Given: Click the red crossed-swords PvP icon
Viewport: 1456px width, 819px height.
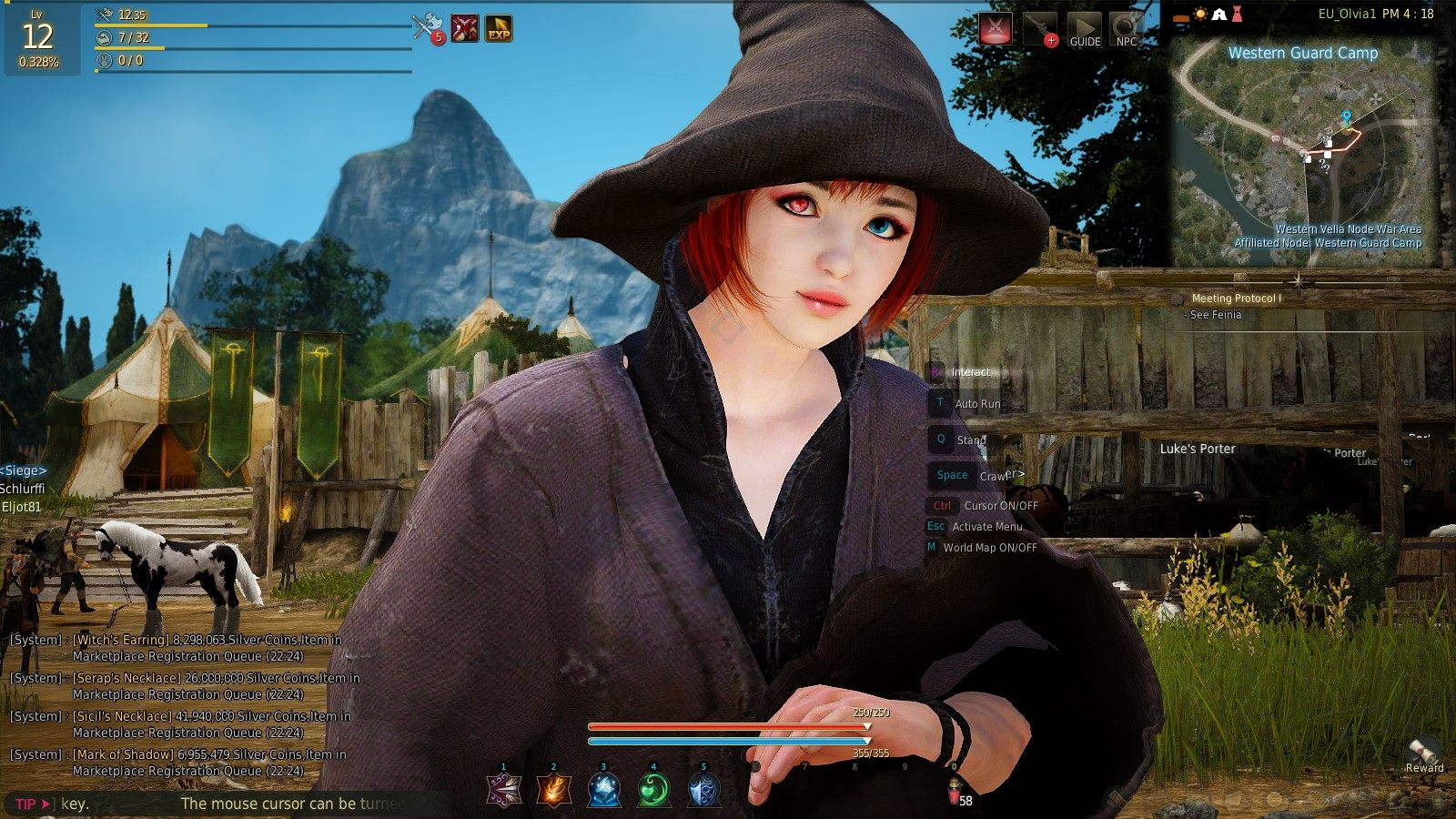Looking at the screenshot, I should coord(996,29).
